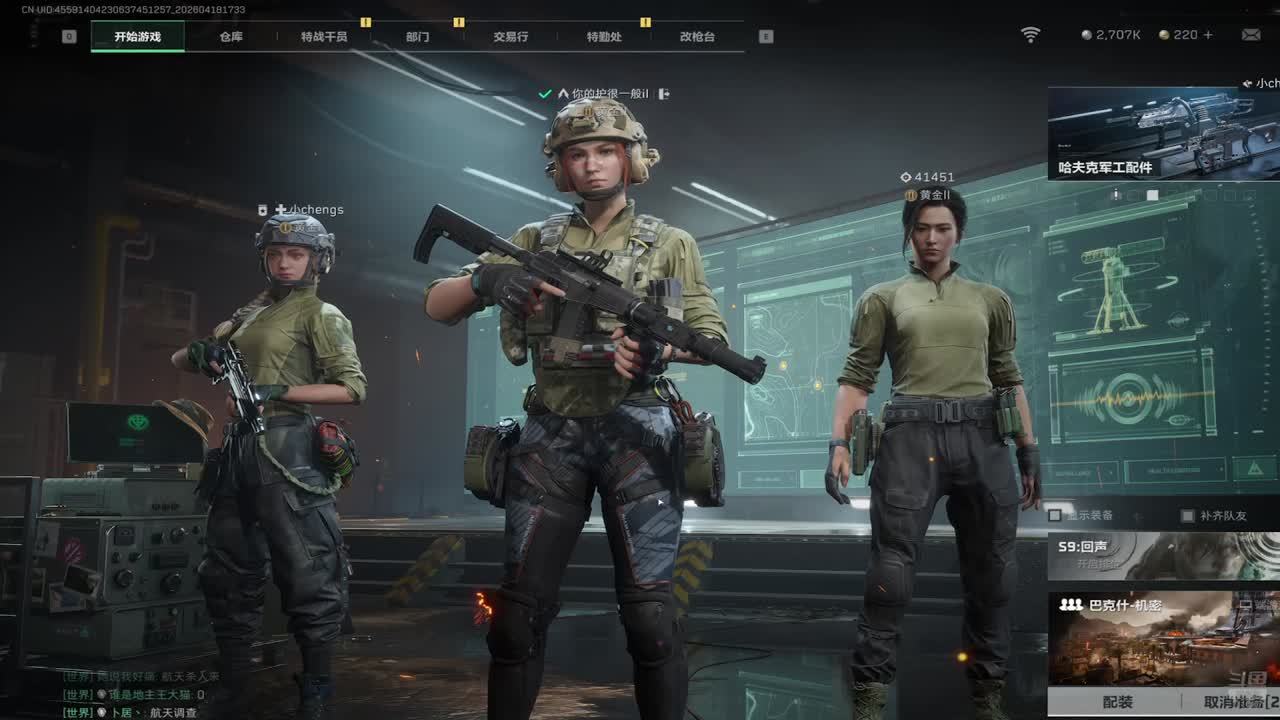The height and width of the screenshot is (720, 1280).
Task: Go to the 特战干员 operators tab
Action: 324,37
